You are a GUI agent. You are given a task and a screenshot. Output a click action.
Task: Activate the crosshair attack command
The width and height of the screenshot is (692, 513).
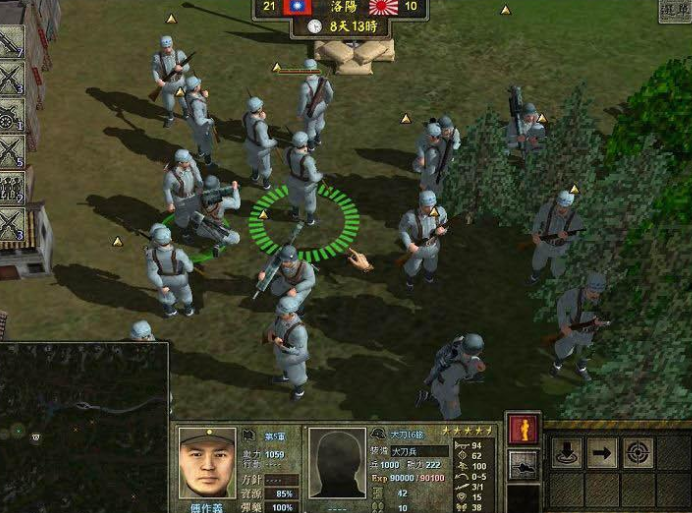[x=638, y=452]
